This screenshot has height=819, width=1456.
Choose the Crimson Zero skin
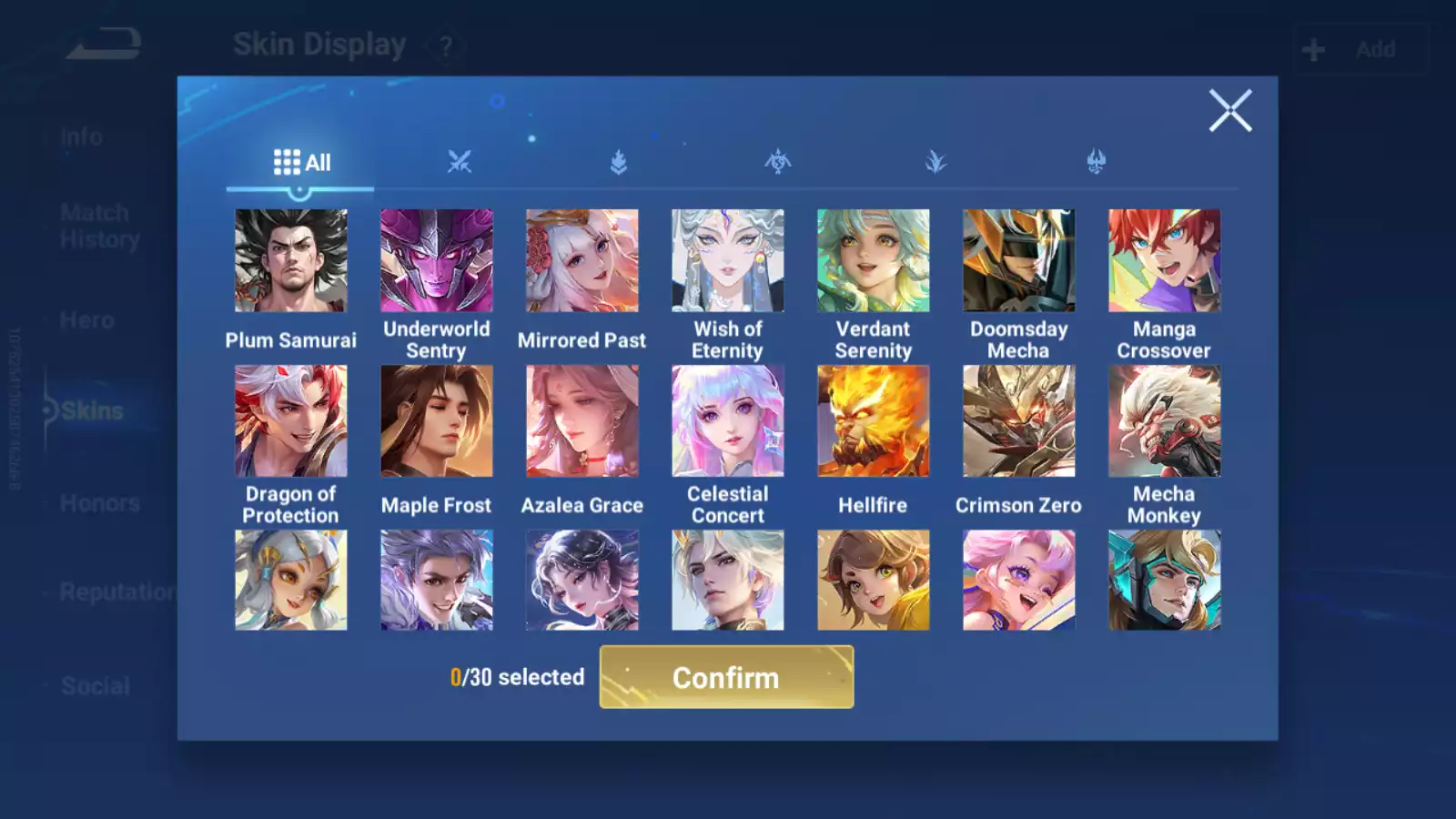click(x=1019, y=421)
